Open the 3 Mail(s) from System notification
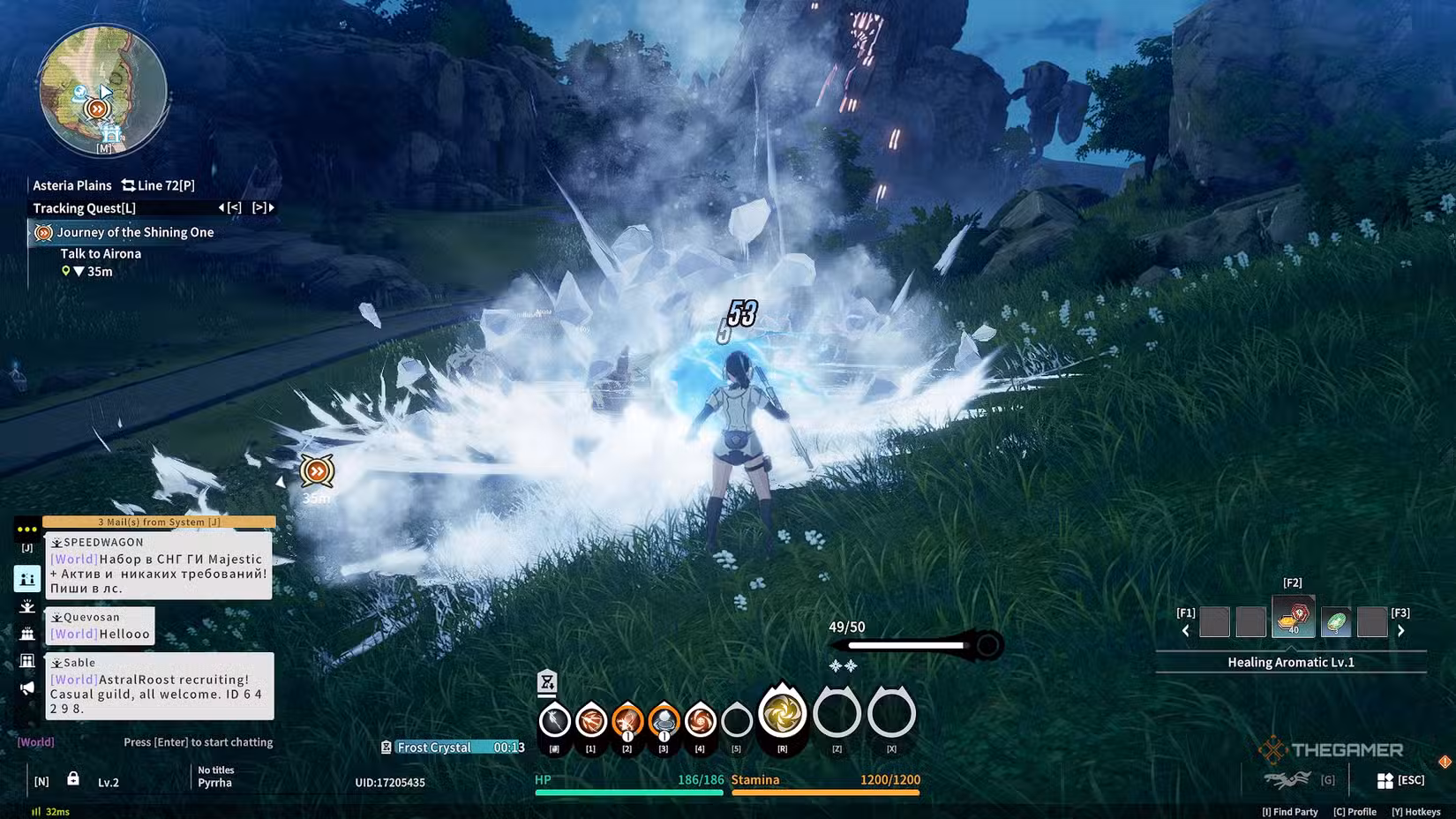This screenshot has height=819, width=1456. coord(159,522)
